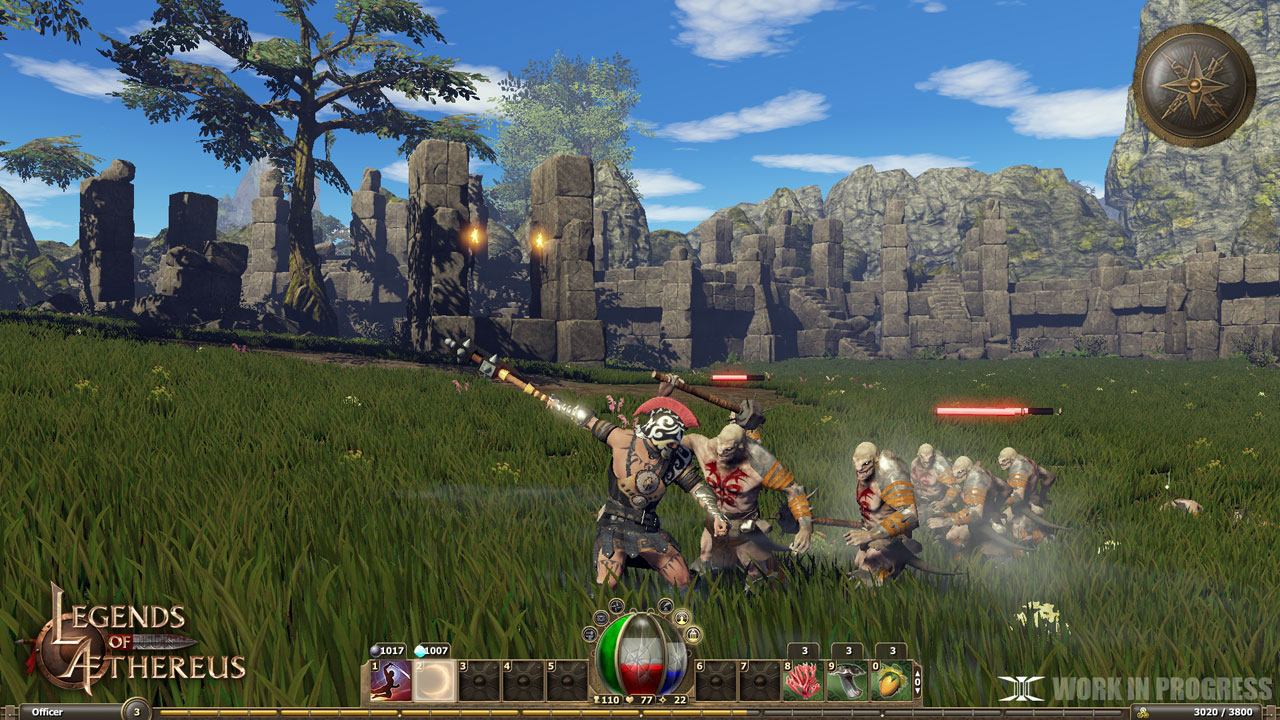Image resolution: width=1280 pixels, height=720 pixels.
Task: Select the glowing ring ability in slot 2
Action: (x=435, y=680)
